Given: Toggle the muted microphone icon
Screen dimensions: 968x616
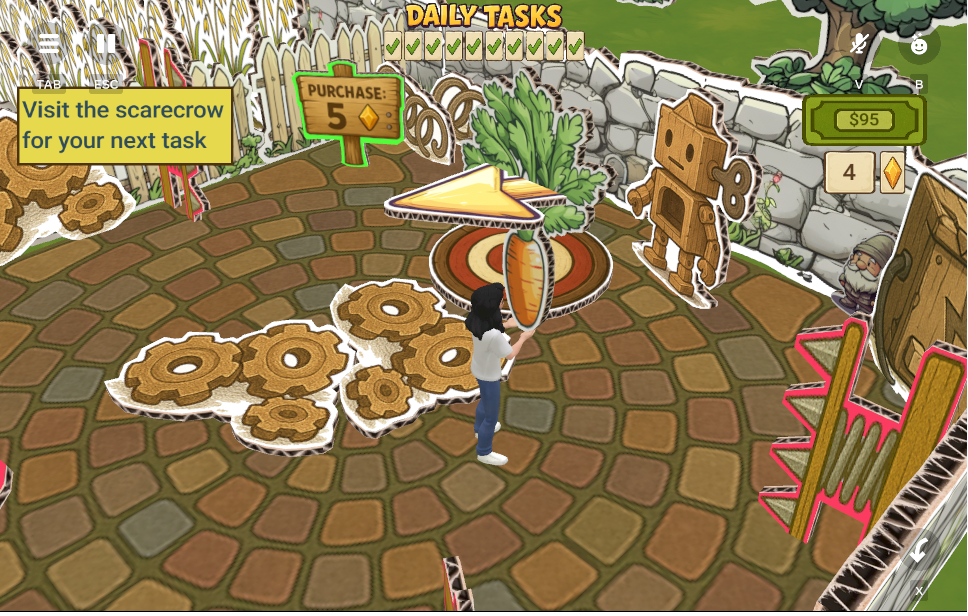Looking at the screenshot, I should point(858,44).
